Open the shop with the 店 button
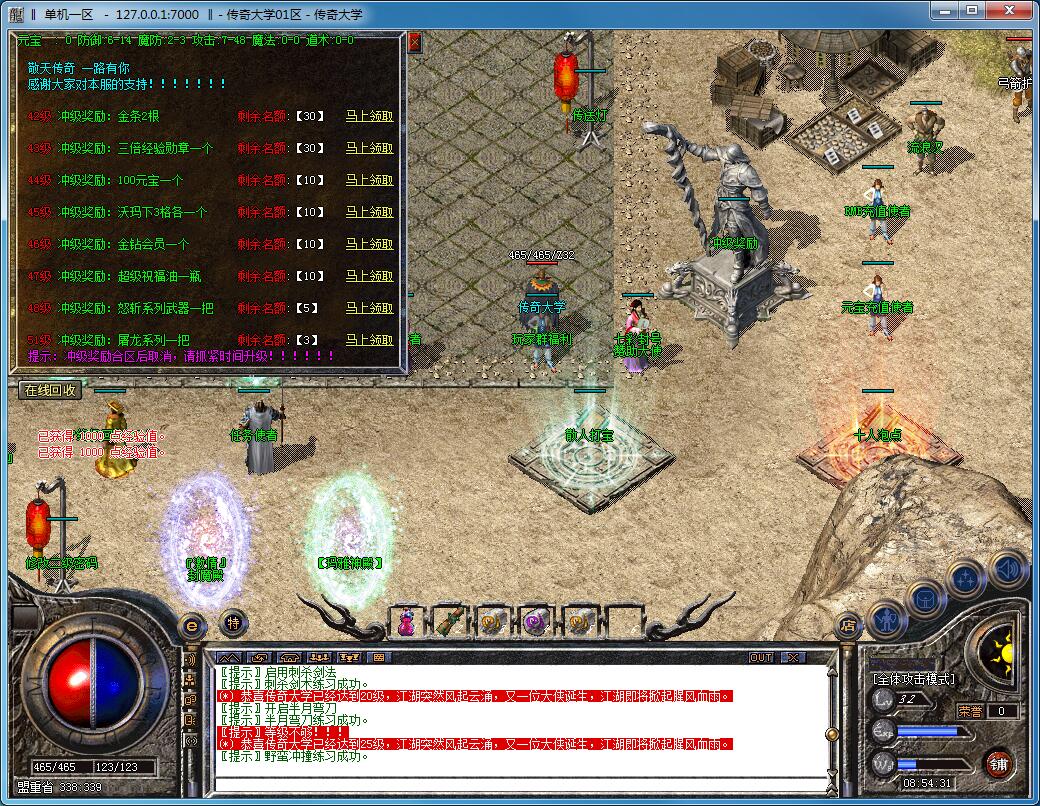 click(848, 627)
